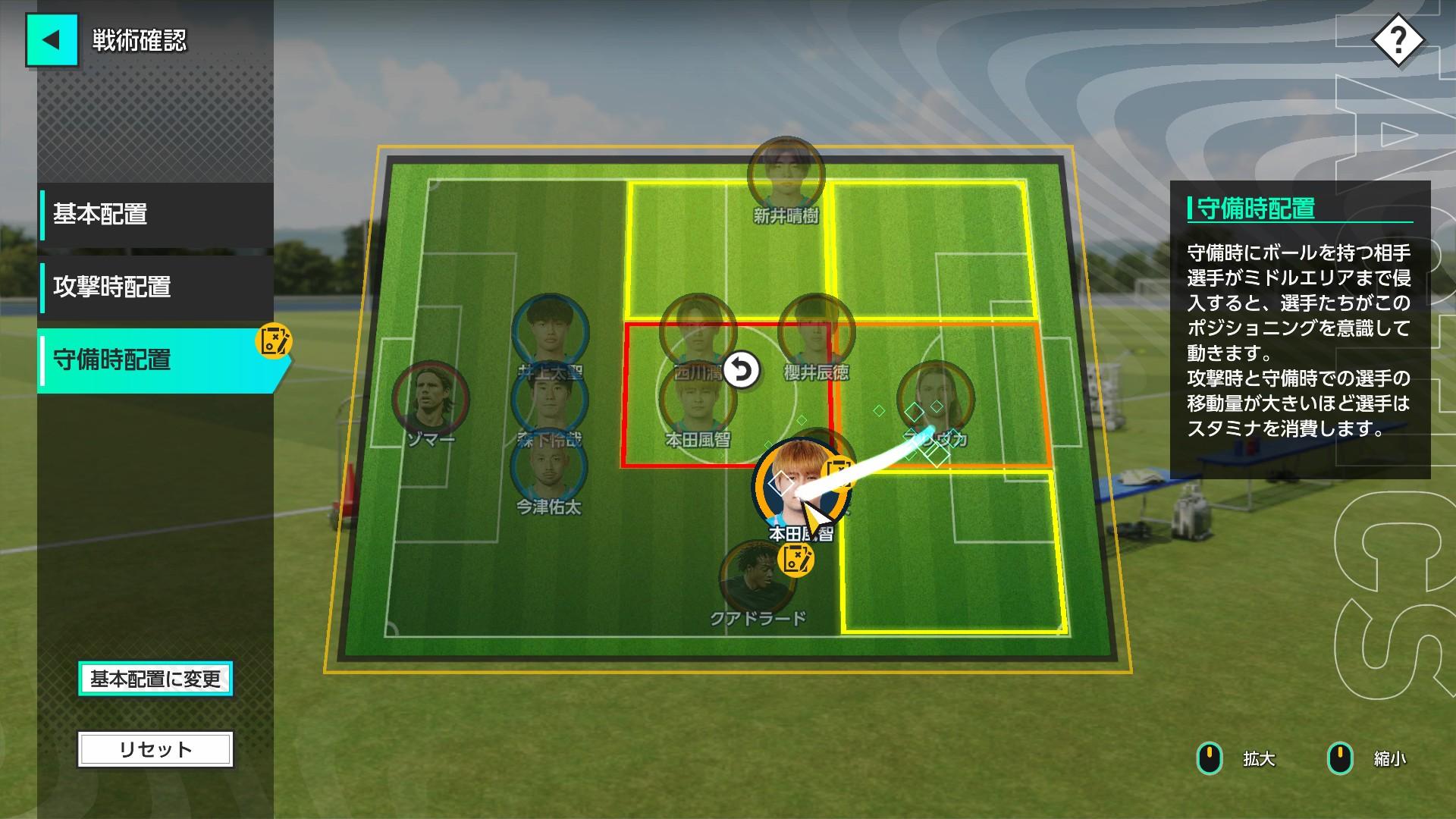Click the 基本配置に変更 button

point(155,679)
